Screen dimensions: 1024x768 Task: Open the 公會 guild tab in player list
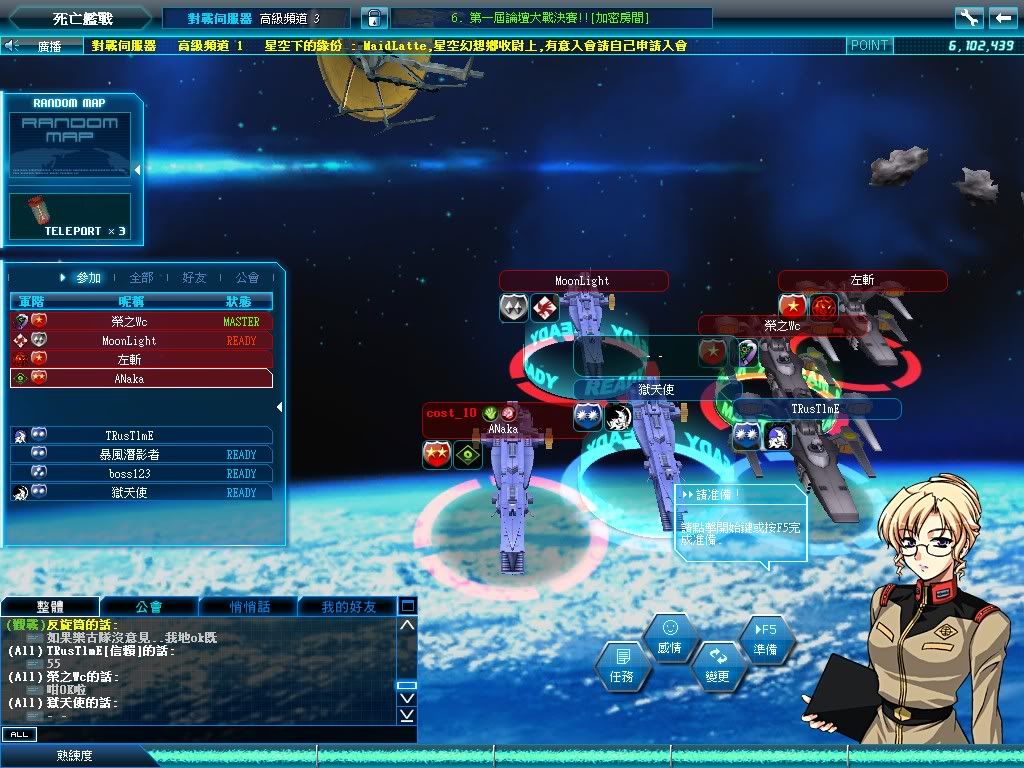click(247, 278)
